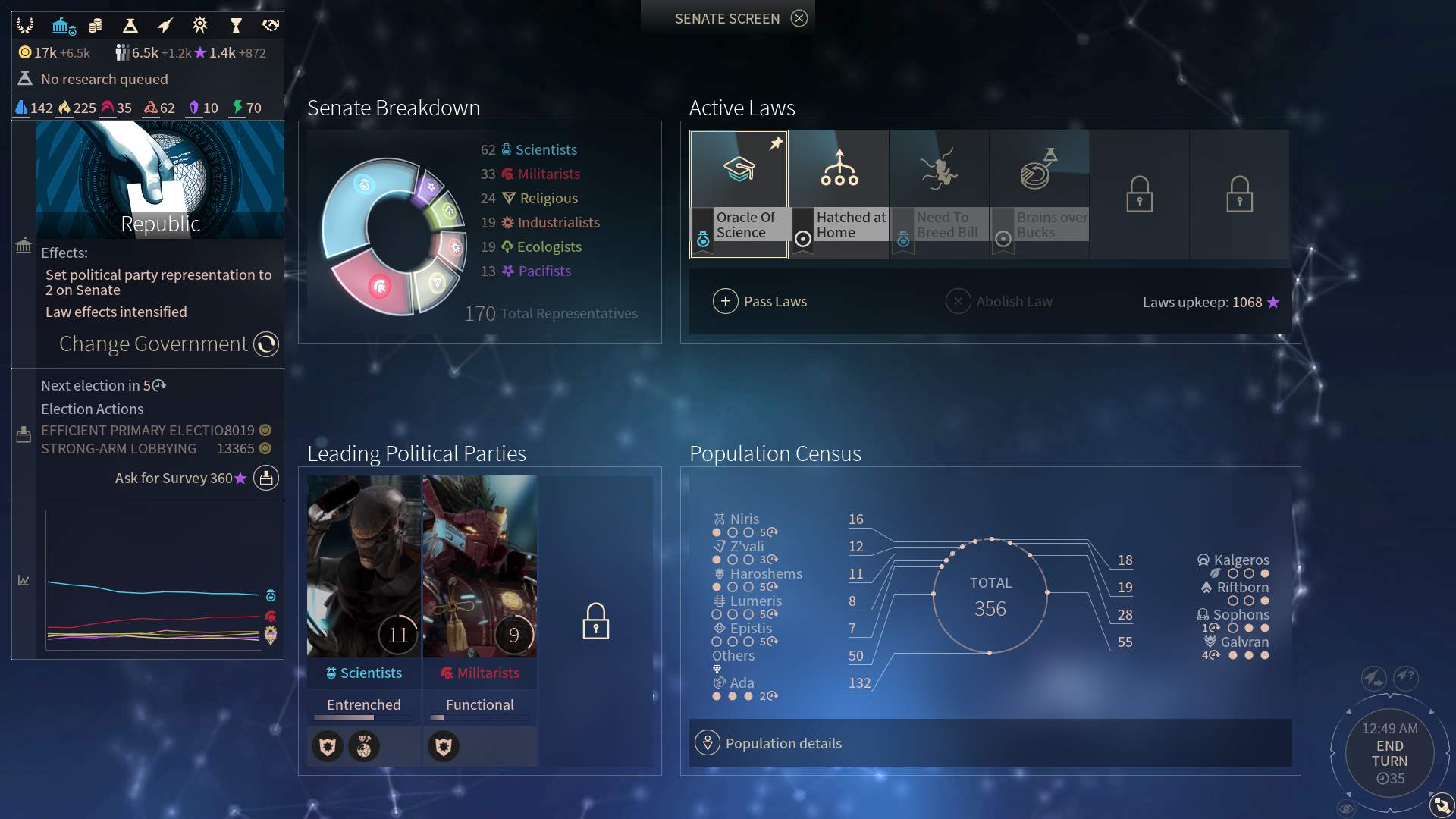This screenshot has width=1456, height=819.
Task: Open the empire laurel icon in top bar
Action: click(x=26, y=27)
